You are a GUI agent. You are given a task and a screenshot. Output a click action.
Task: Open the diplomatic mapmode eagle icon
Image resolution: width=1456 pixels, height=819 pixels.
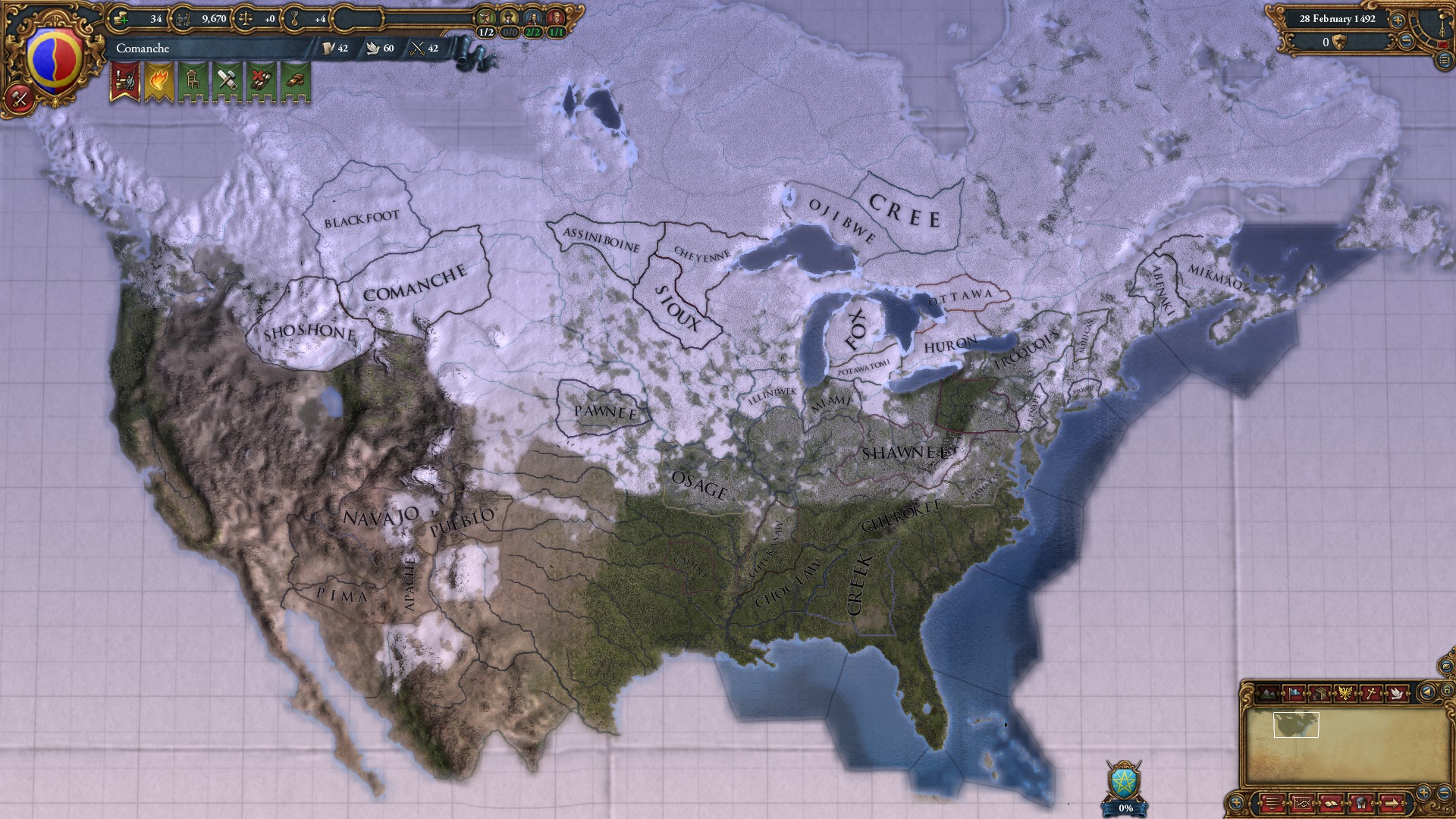1346,693
